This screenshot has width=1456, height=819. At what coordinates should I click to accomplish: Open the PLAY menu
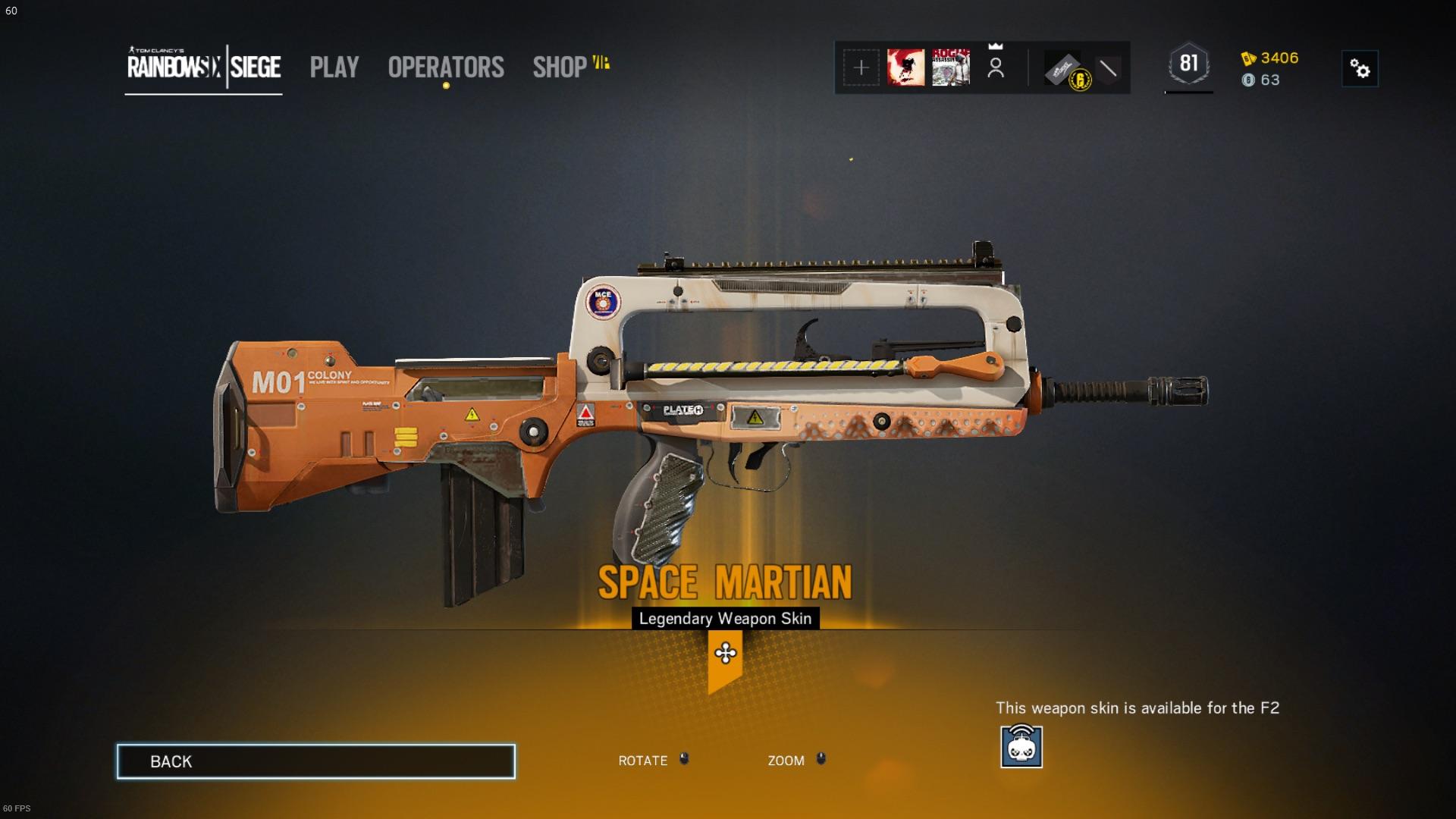pyautogui.click(x=334, y=68)
